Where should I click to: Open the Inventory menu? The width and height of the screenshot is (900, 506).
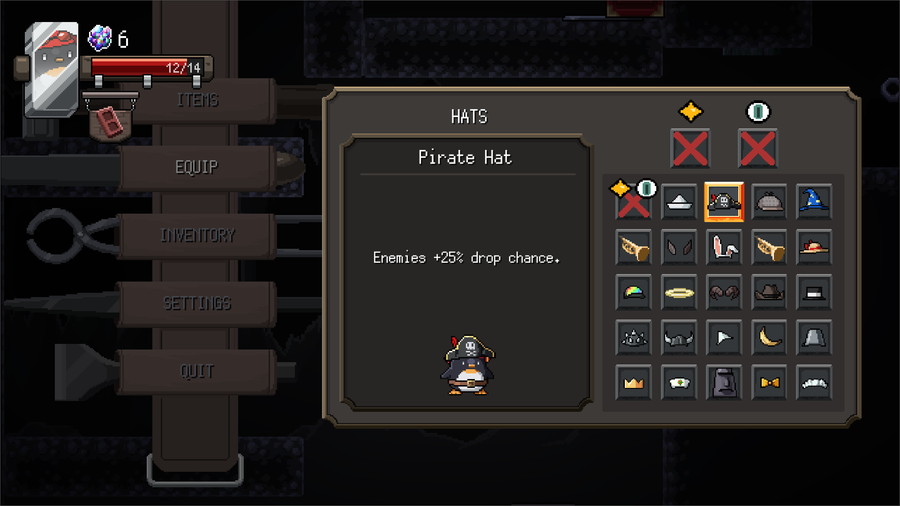click(197, 236)
